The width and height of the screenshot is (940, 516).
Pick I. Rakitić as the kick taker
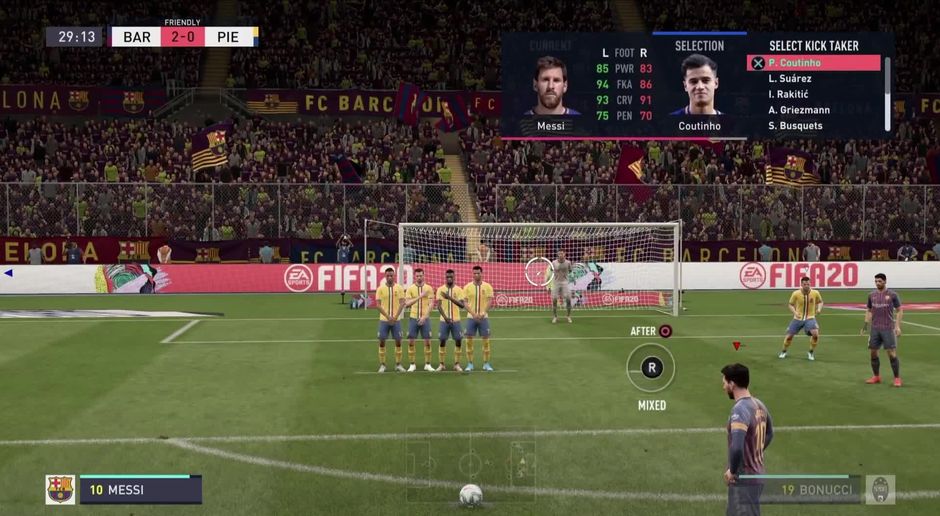pyautogui.click(x=790, y=94)
